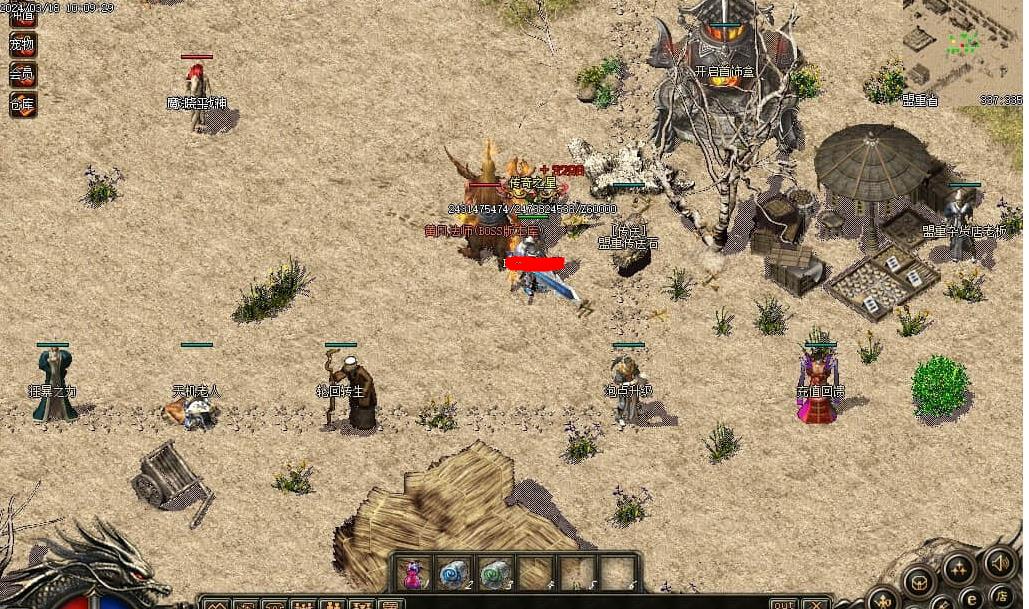Image resolution: width=1029 pixels, height=609 pixels.
Task: Click the OUT button on bottom bar
Action: pos(784,603)
